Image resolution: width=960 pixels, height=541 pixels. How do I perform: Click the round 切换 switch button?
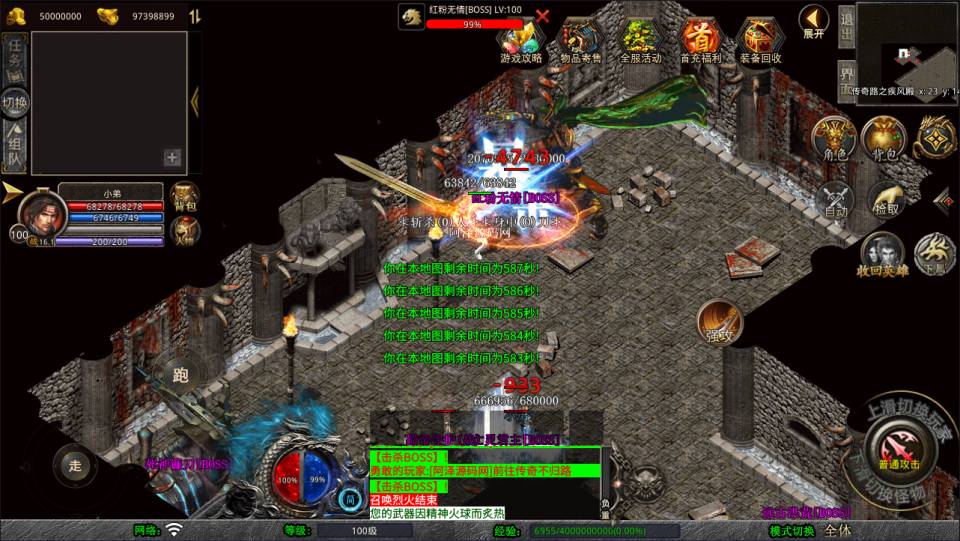point(15,102)
